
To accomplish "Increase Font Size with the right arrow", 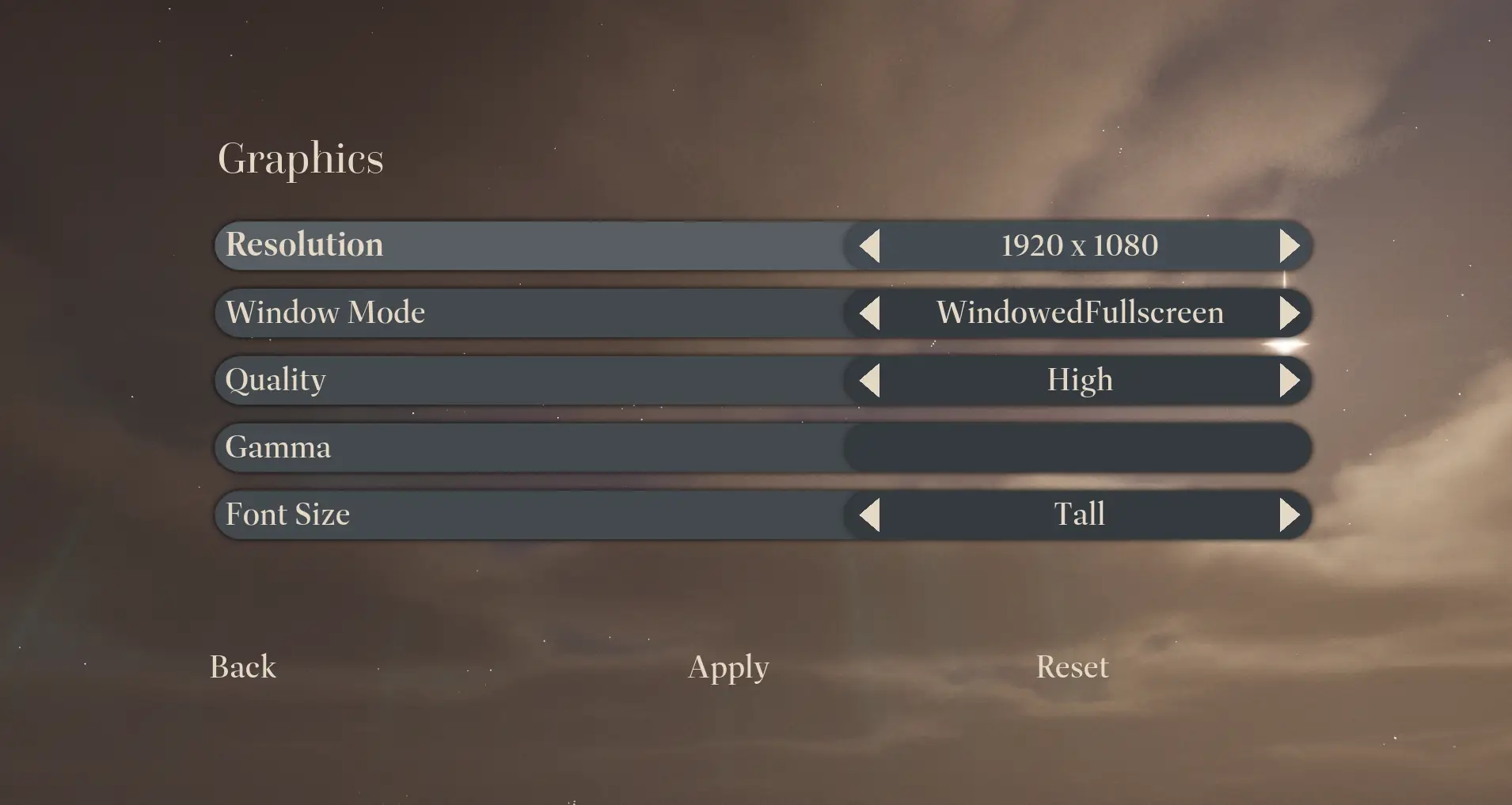I will (x=1290, y=515).
